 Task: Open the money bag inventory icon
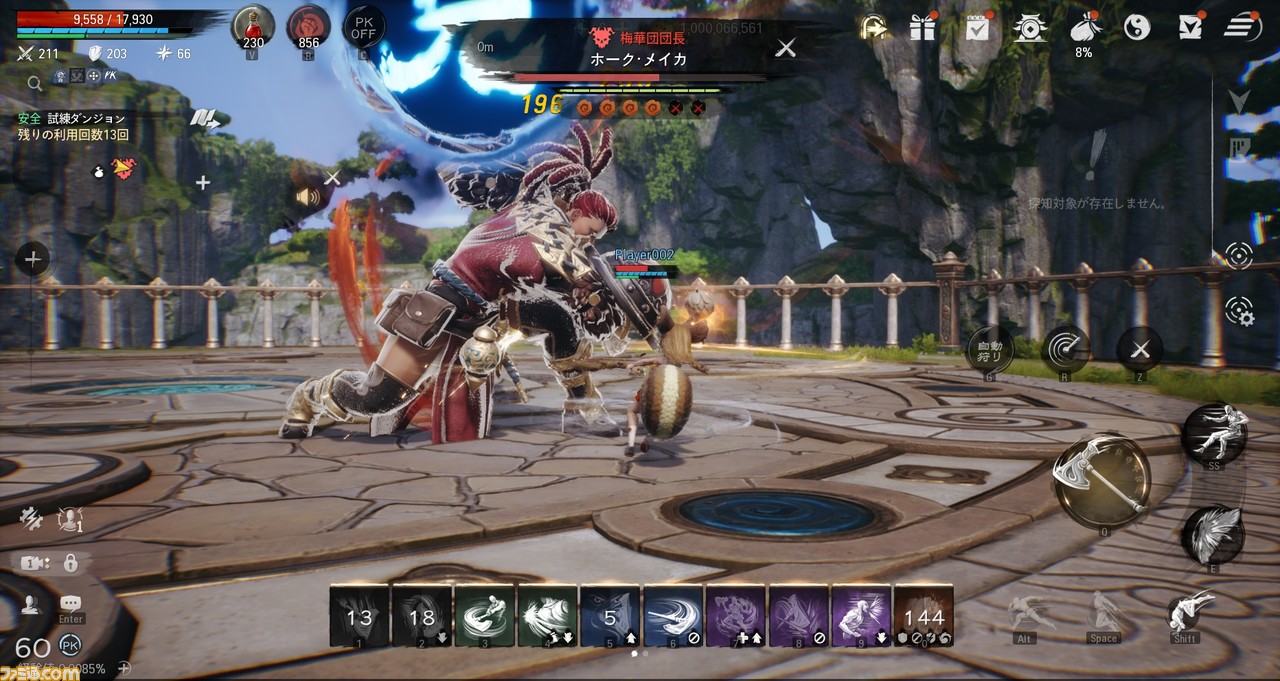click(1084, 28)
